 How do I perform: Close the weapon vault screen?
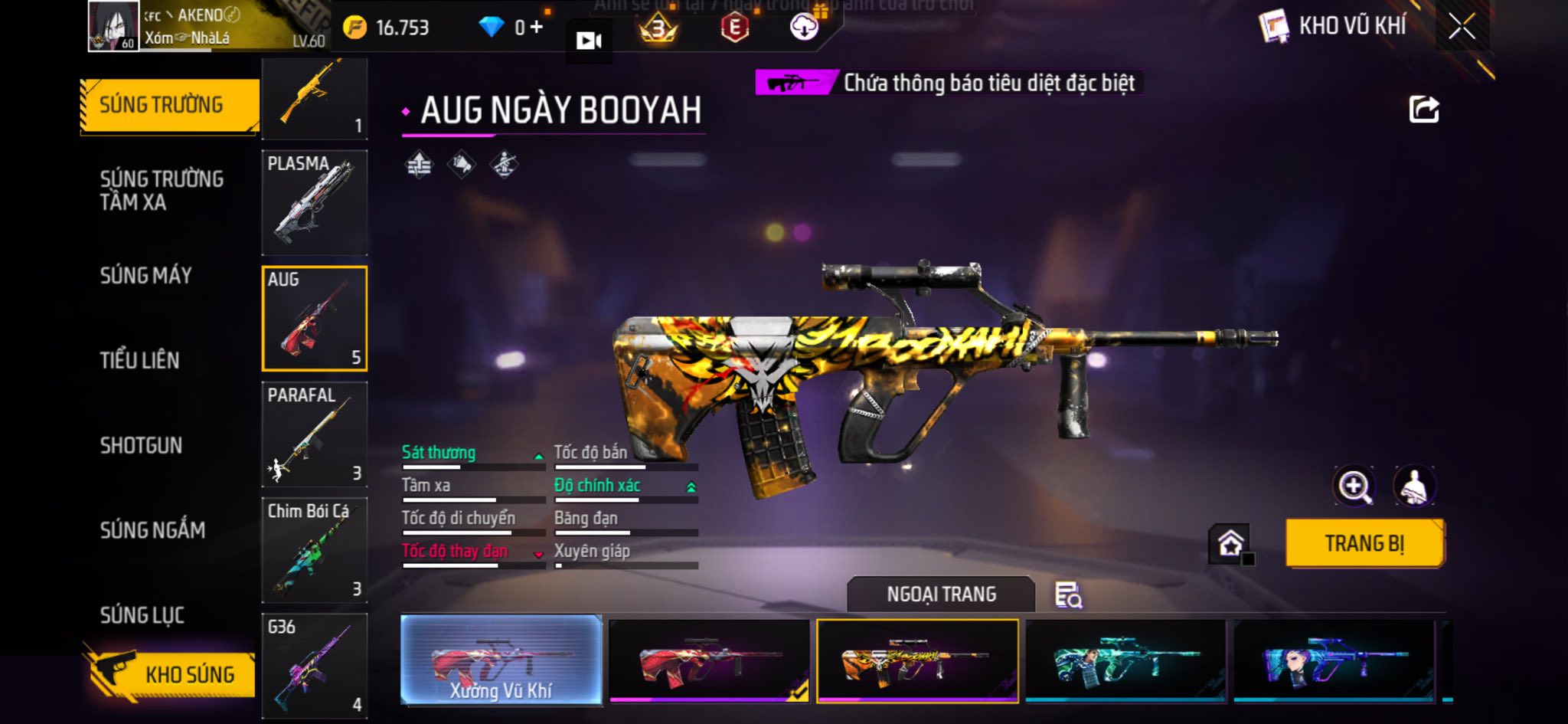1461,27
